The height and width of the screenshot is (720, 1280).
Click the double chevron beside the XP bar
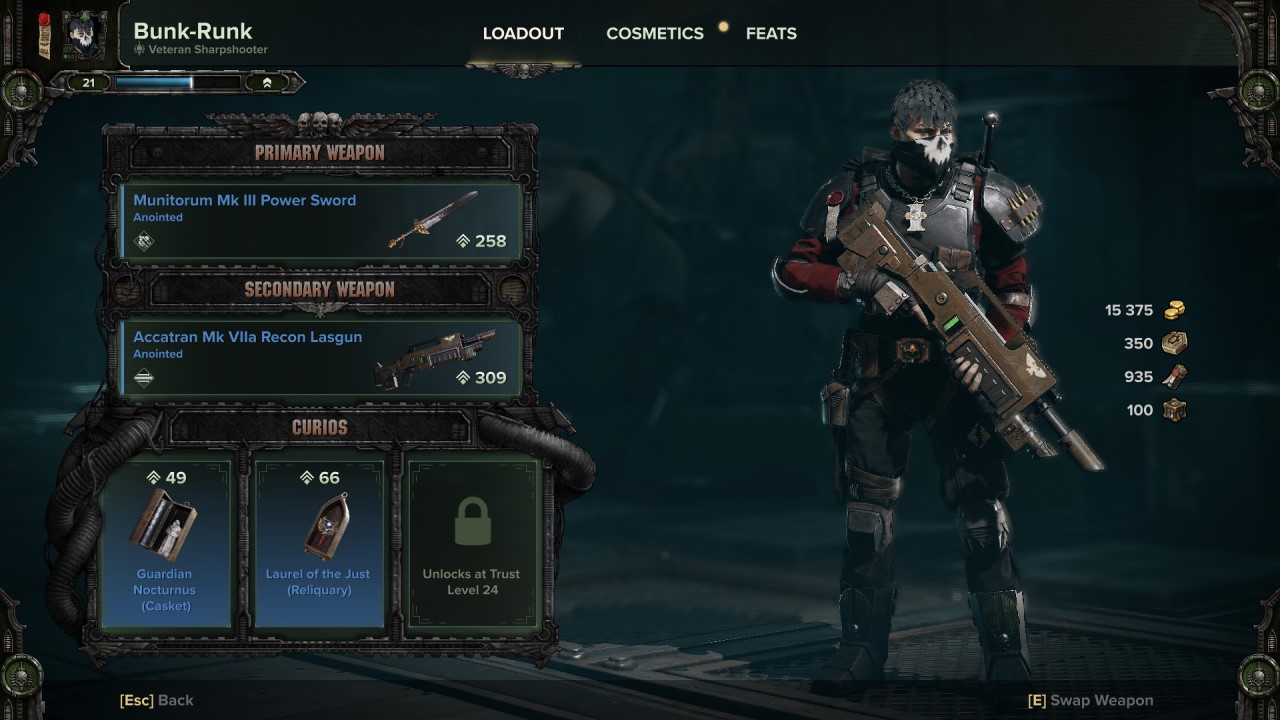[267, 81]
